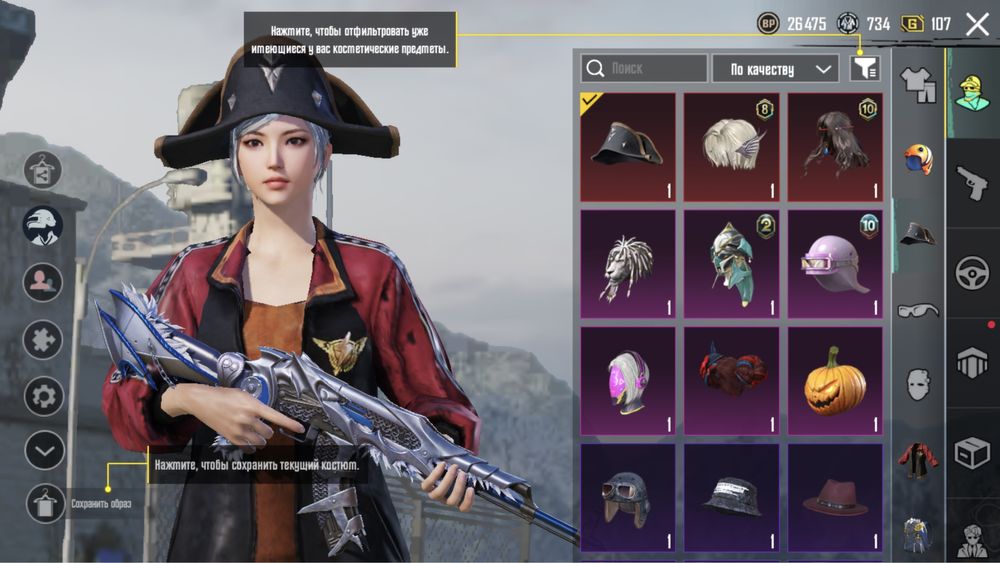Equip the jack-o'-lantern pumpkin head
The height and width of the screenshot is (563, 1000).
(835, 380)
